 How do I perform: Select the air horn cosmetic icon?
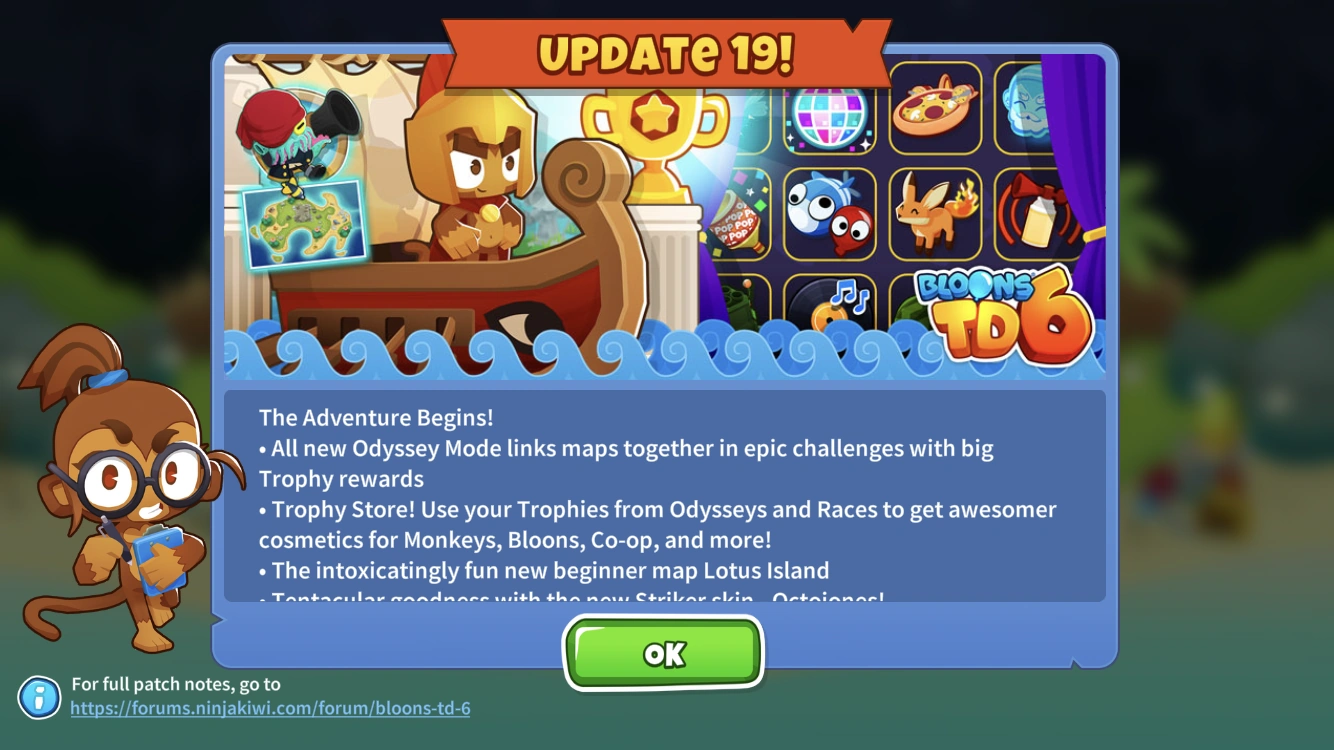click(1037, 214)
